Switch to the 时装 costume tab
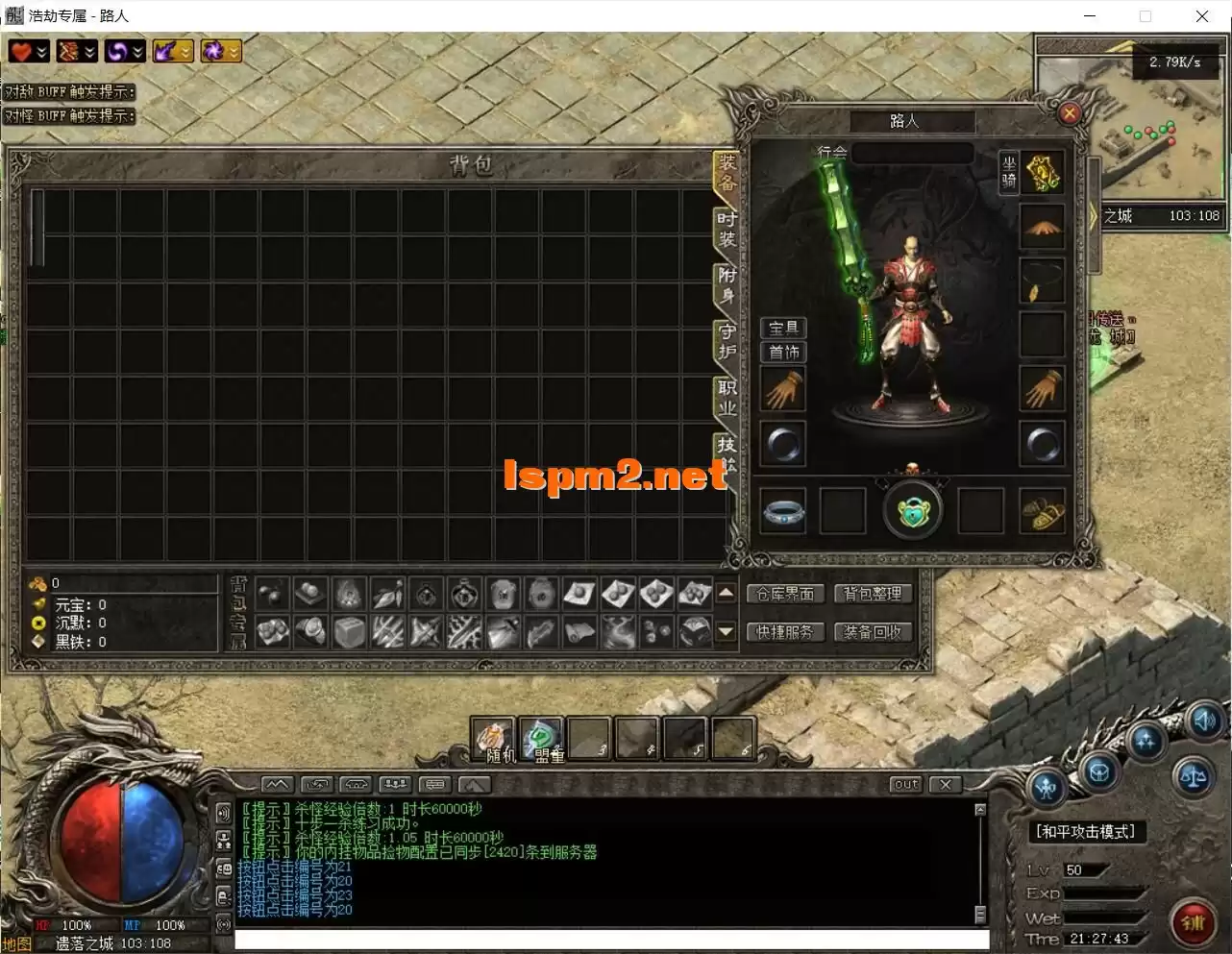The width and height of the screenshot is (1232, 954). click(727, 229)
